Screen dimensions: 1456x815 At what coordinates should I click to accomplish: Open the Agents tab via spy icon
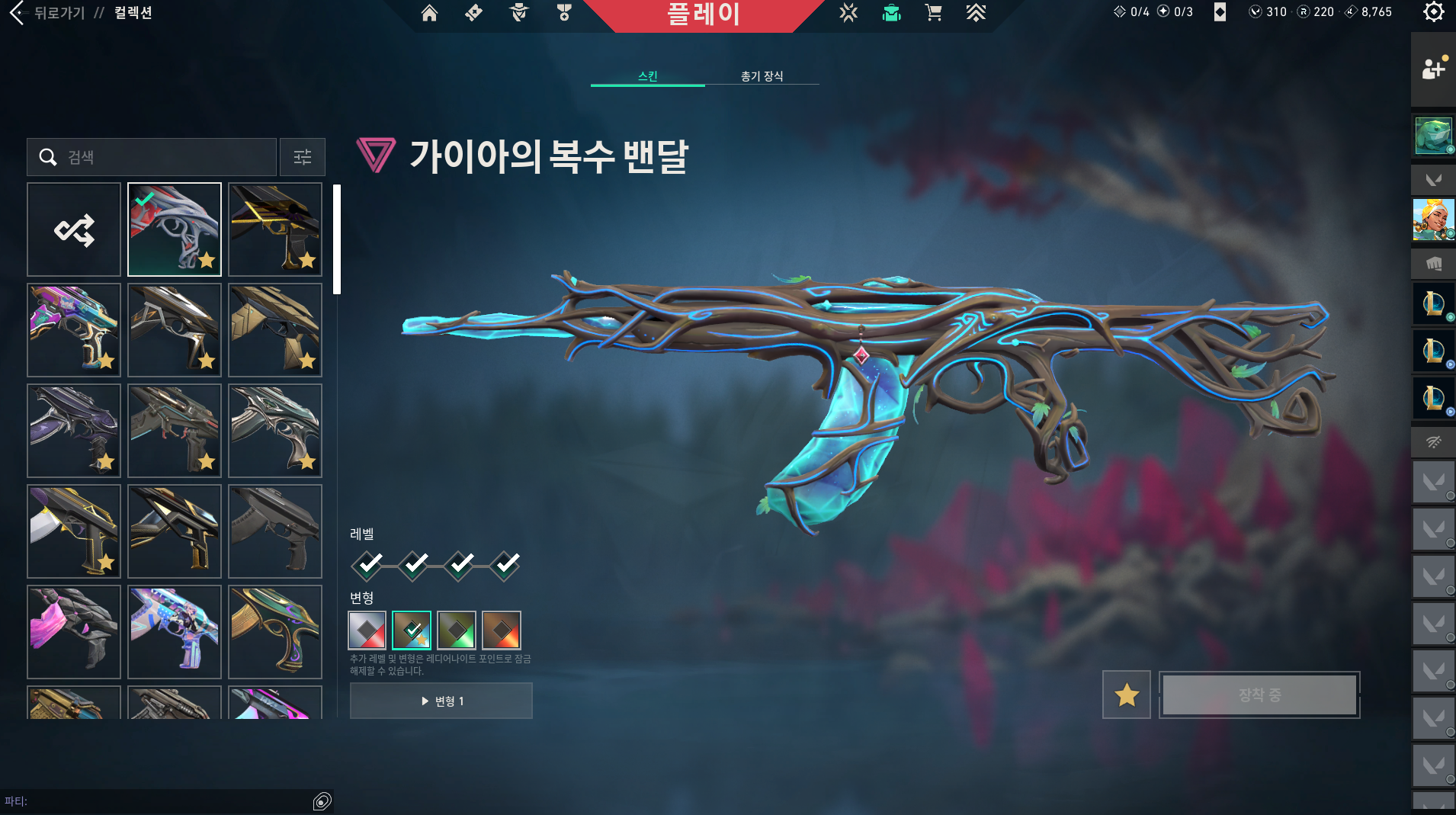tap(519, 13)
